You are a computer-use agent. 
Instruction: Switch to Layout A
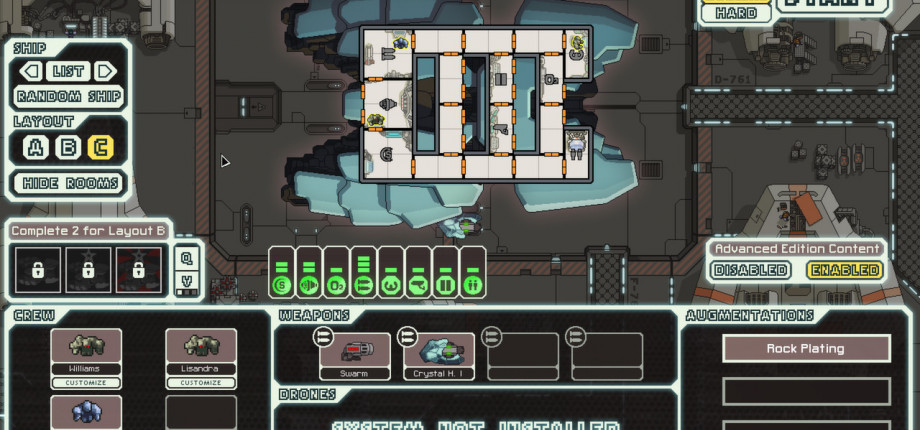pyautogui.click(x=37, y=147)
